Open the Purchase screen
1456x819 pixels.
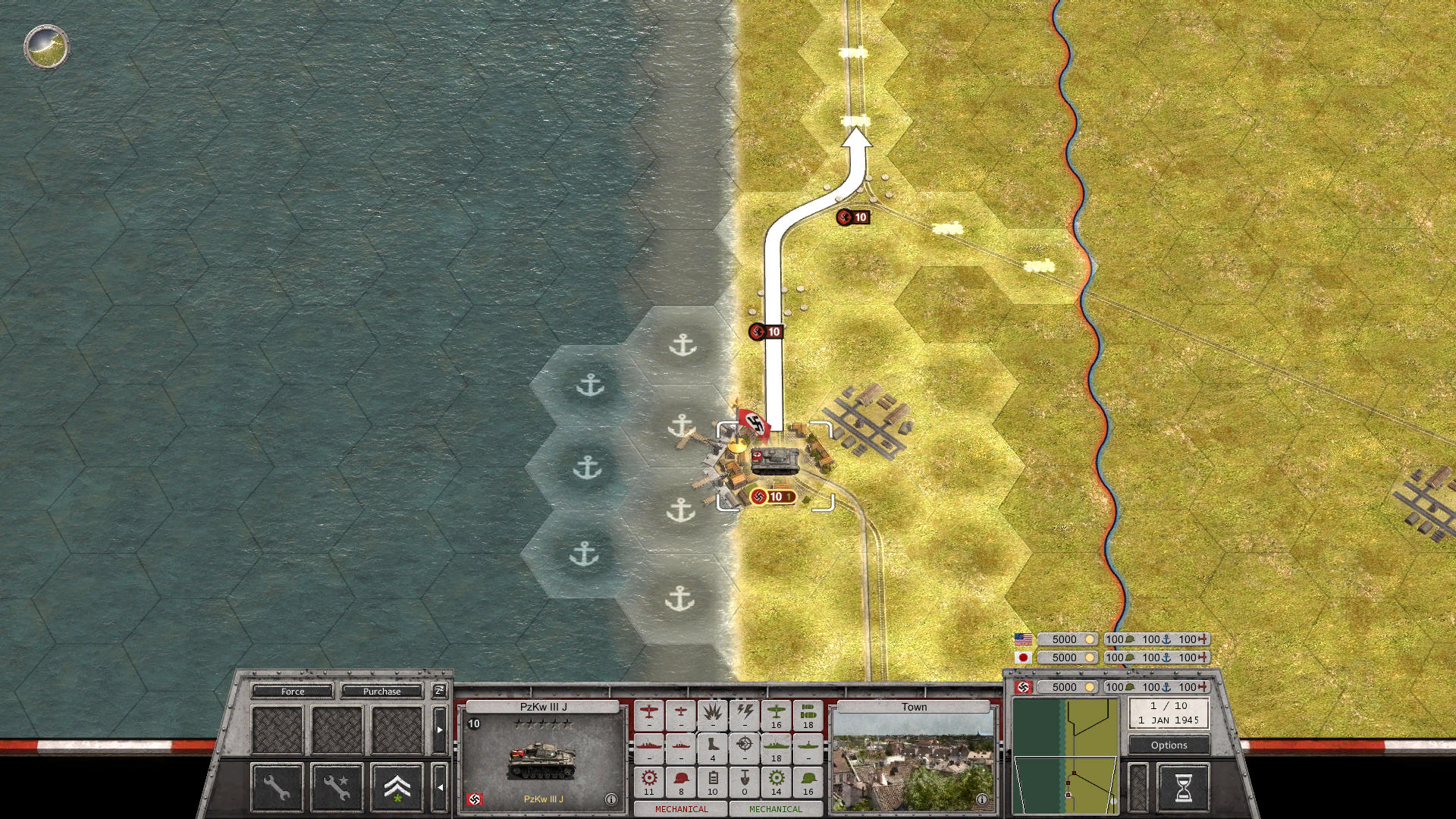coord(381,691)
